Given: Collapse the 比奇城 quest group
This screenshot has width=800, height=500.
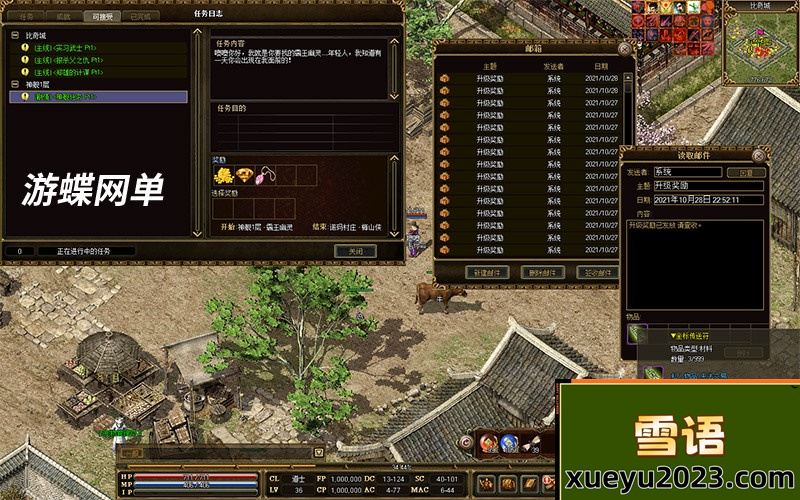Looking at the screenshot, I should 15,35.
